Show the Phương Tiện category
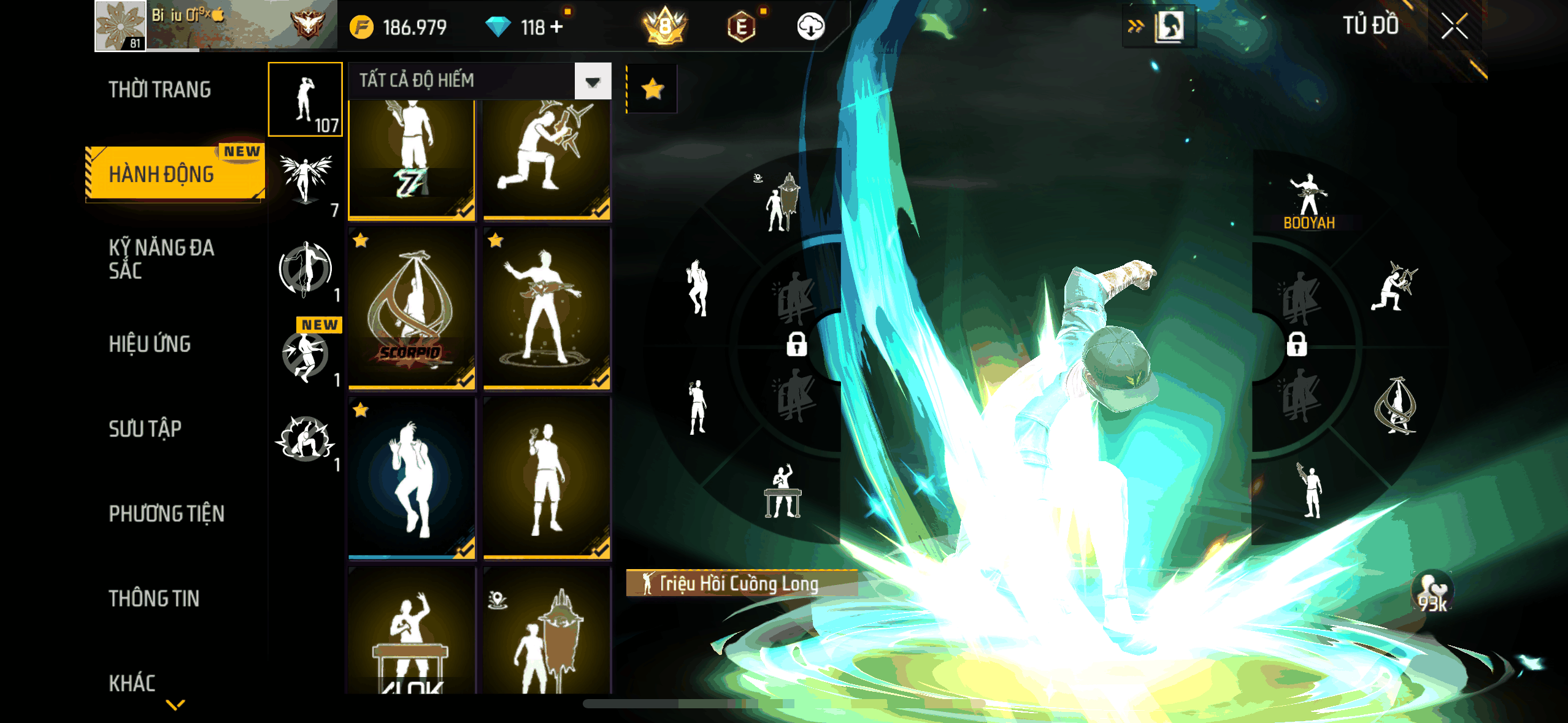Image resolution: width=1568 pixels, height=723 pixels. coord(166,513)
